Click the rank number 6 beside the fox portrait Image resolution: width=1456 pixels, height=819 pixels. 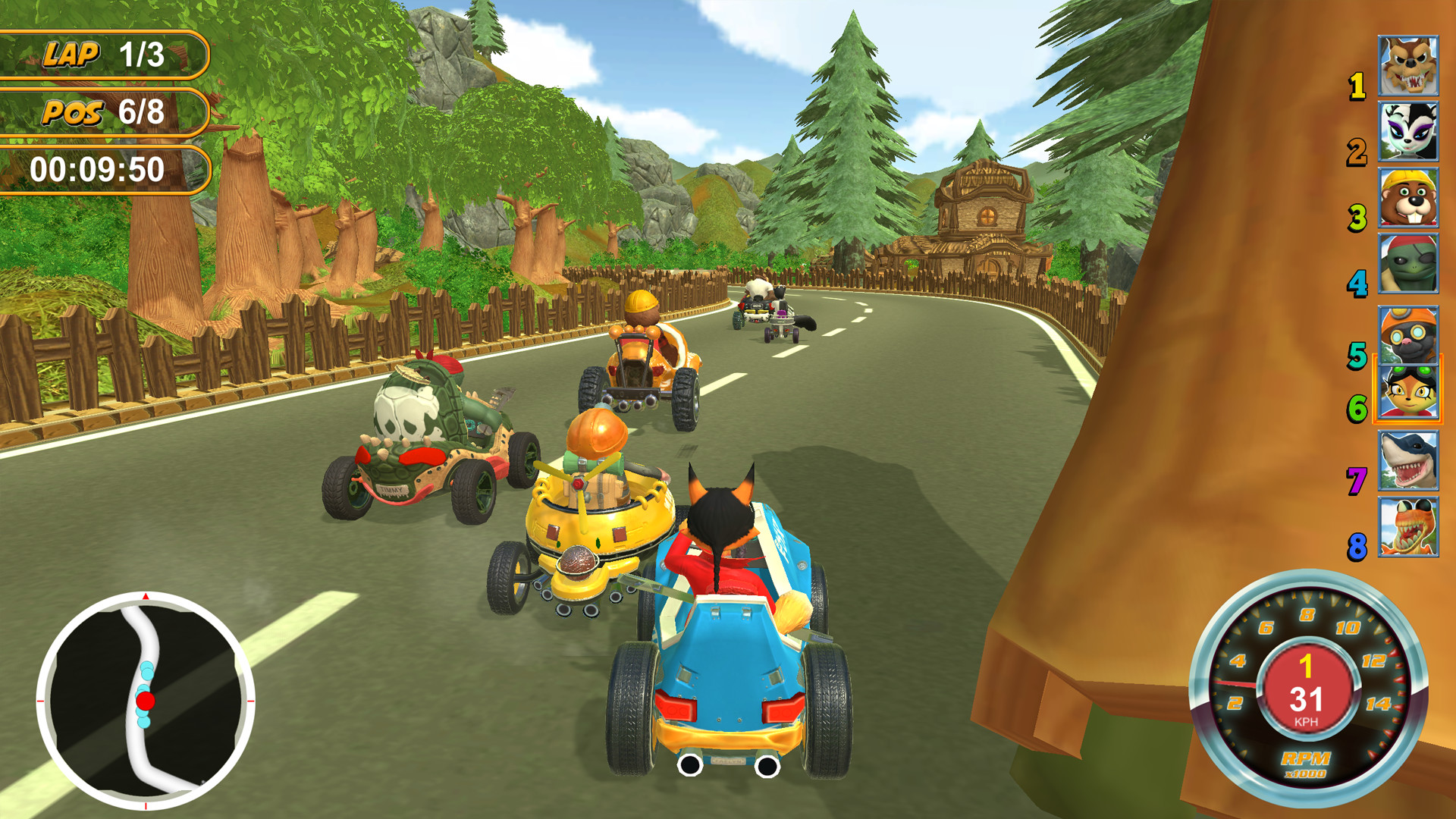[x=1358, y=409]
